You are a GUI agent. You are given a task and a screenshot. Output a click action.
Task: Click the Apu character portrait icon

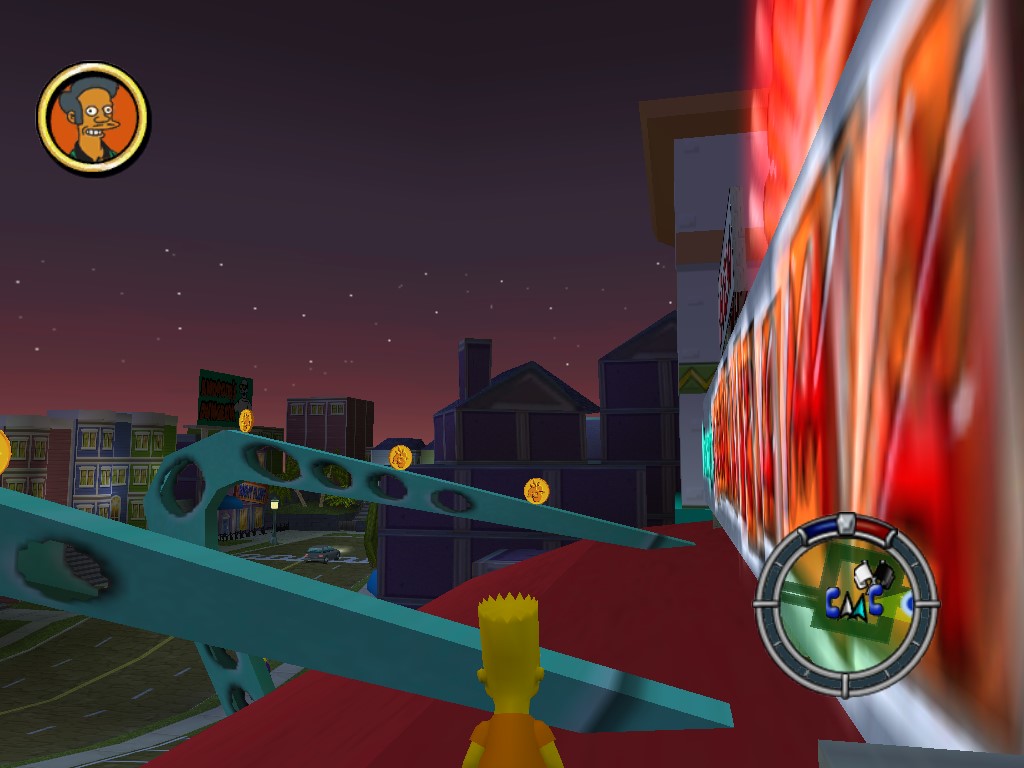[x=93, y=119]
